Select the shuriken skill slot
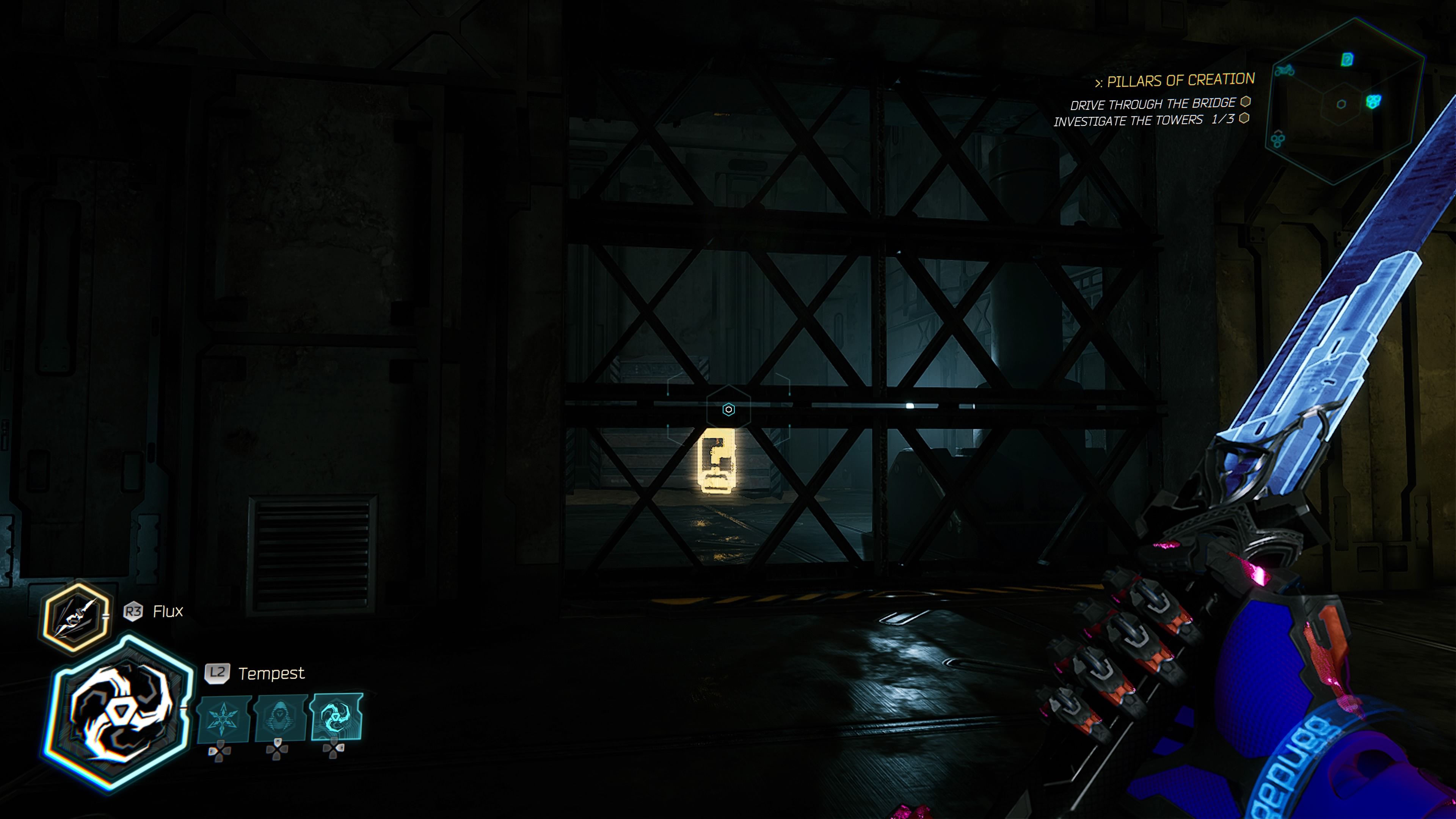The width and height of the screenshot is (1456, 819). (x=223, y=719)
